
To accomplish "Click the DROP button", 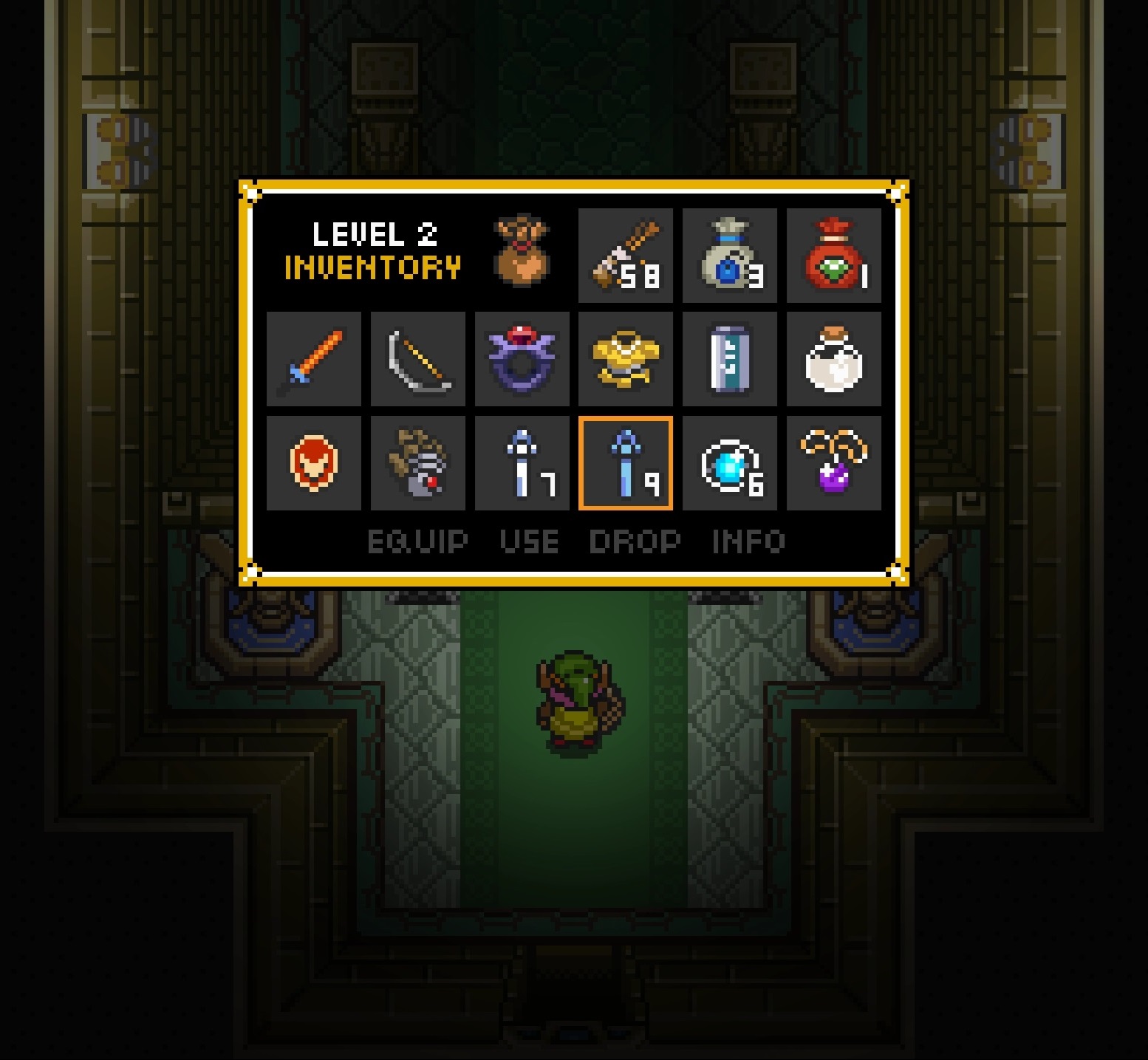I will tap(634, 541).
